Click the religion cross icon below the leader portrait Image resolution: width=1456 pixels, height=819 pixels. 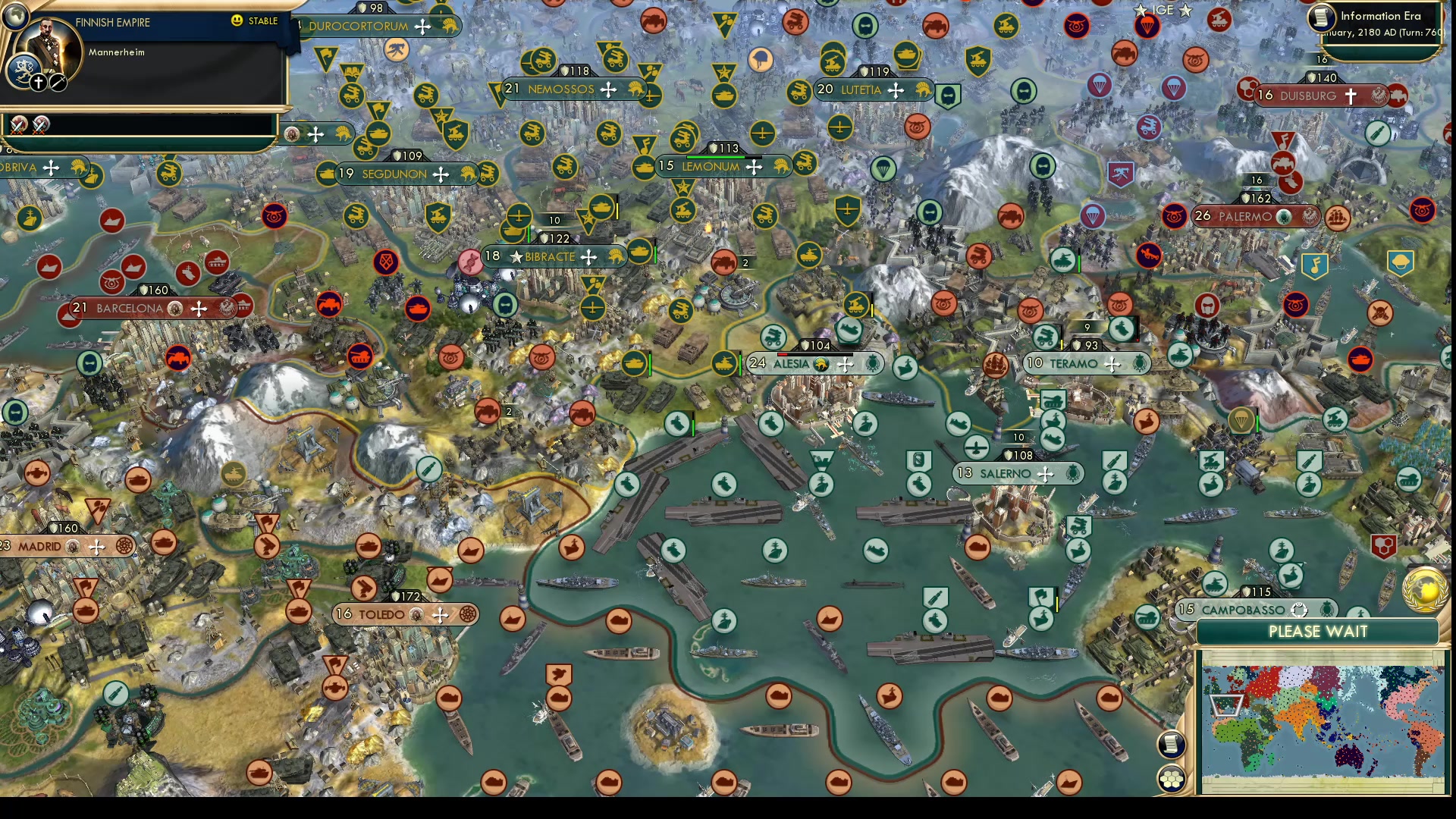point(38,82)
